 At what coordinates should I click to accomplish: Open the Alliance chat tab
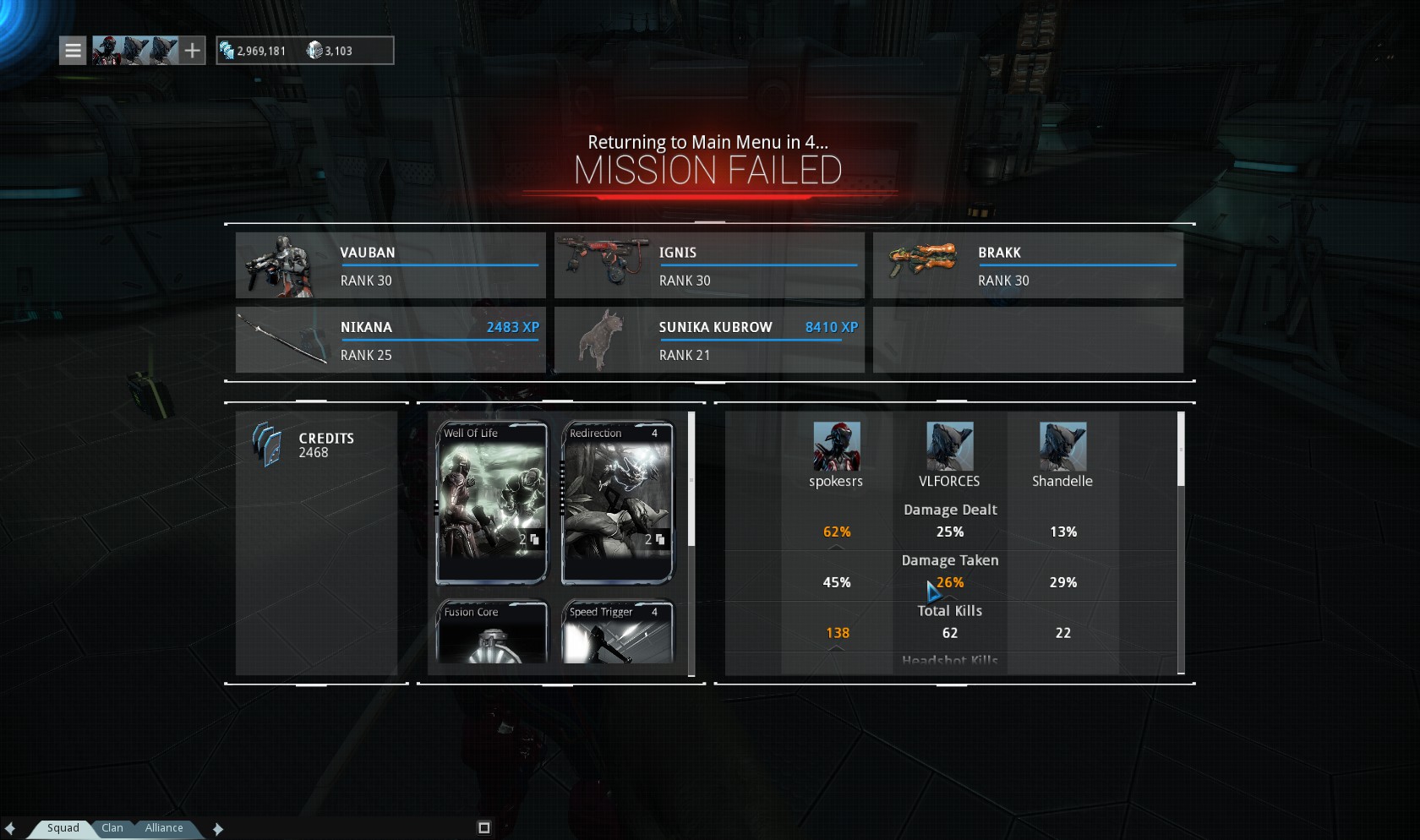click(x=164, y=828)
